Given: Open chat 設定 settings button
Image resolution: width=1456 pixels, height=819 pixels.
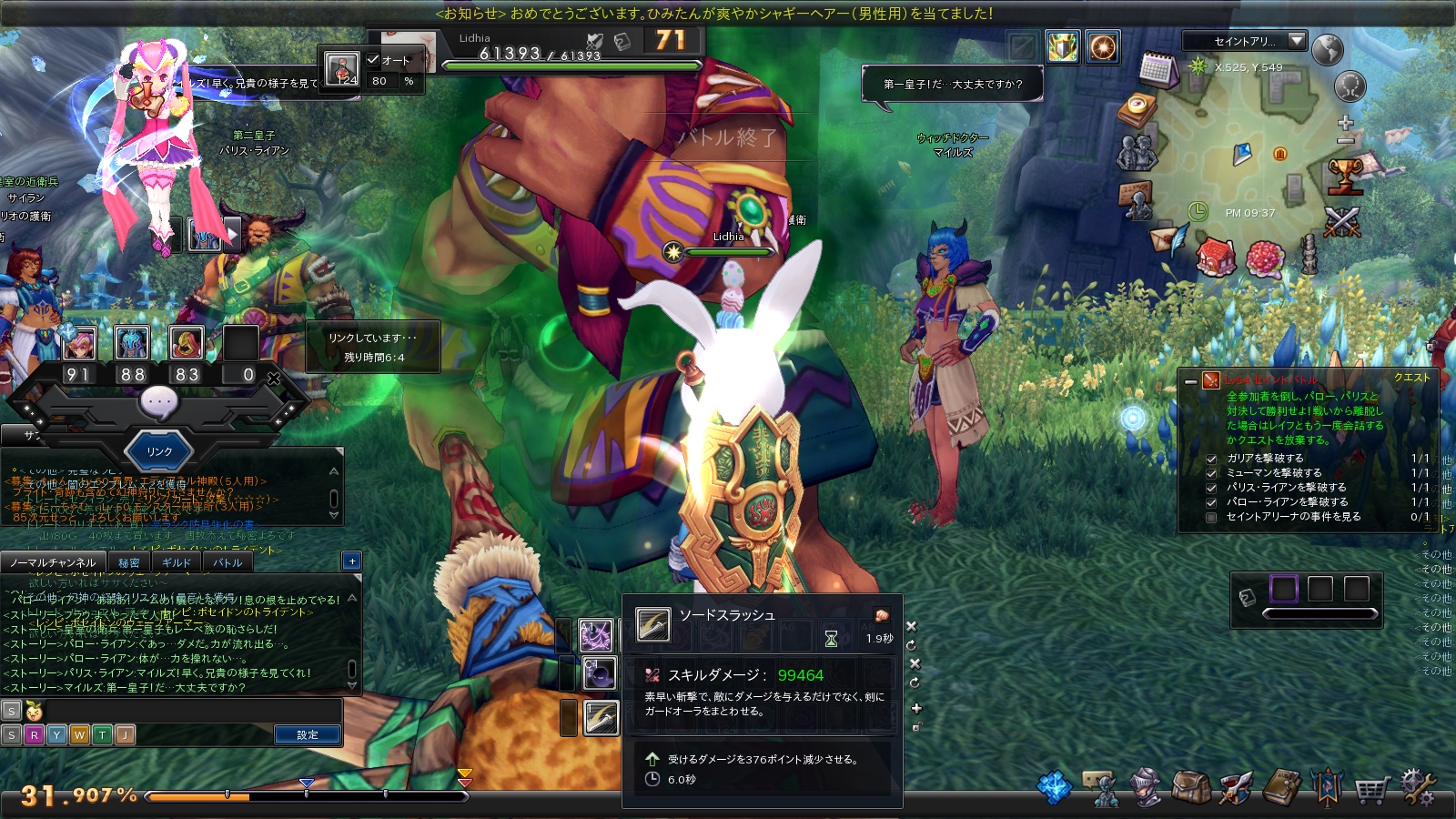Looking at the screenshot, I should pyautogui.click(x=308, y=734).
